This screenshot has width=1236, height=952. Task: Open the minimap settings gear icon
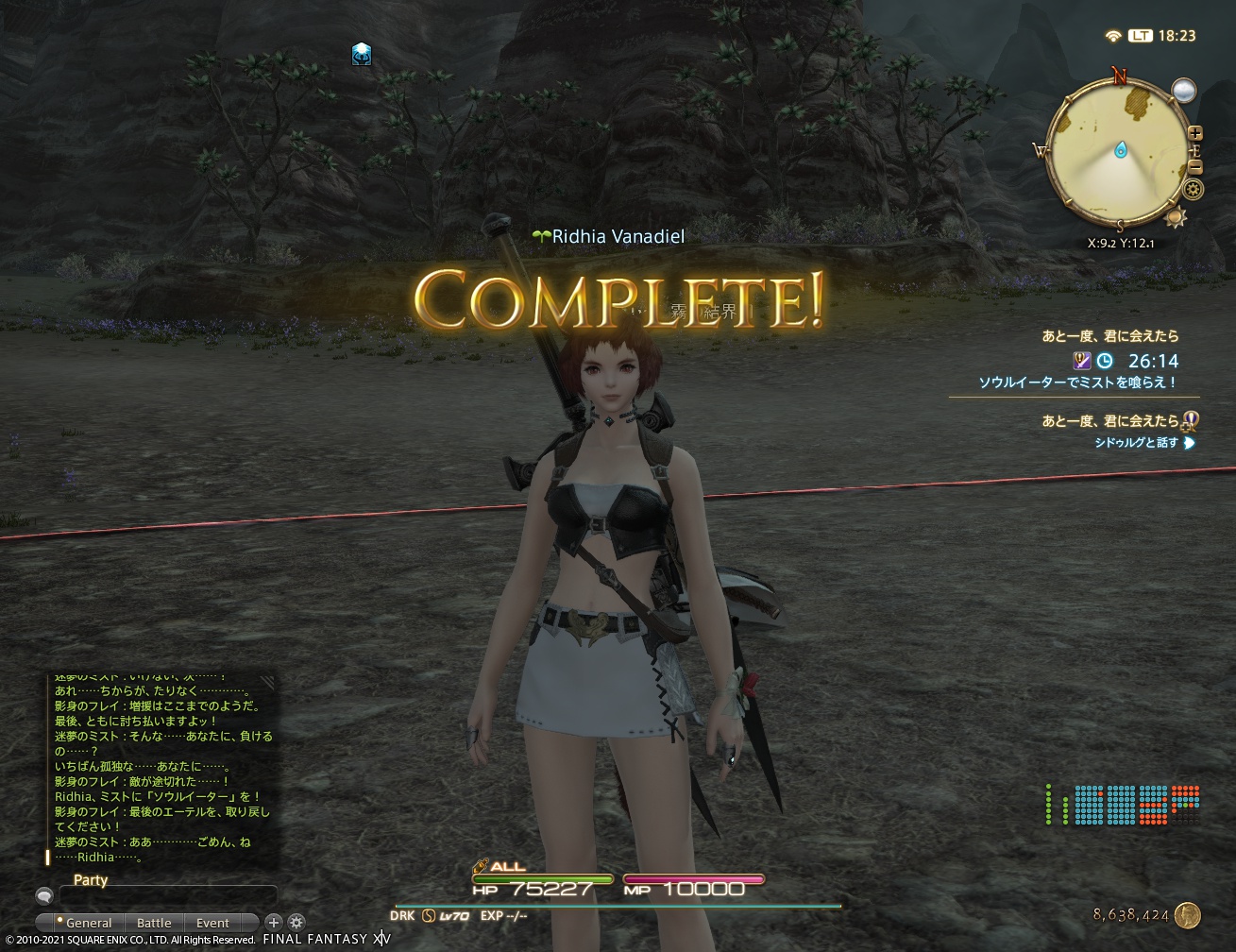(x=1192, y=189)
